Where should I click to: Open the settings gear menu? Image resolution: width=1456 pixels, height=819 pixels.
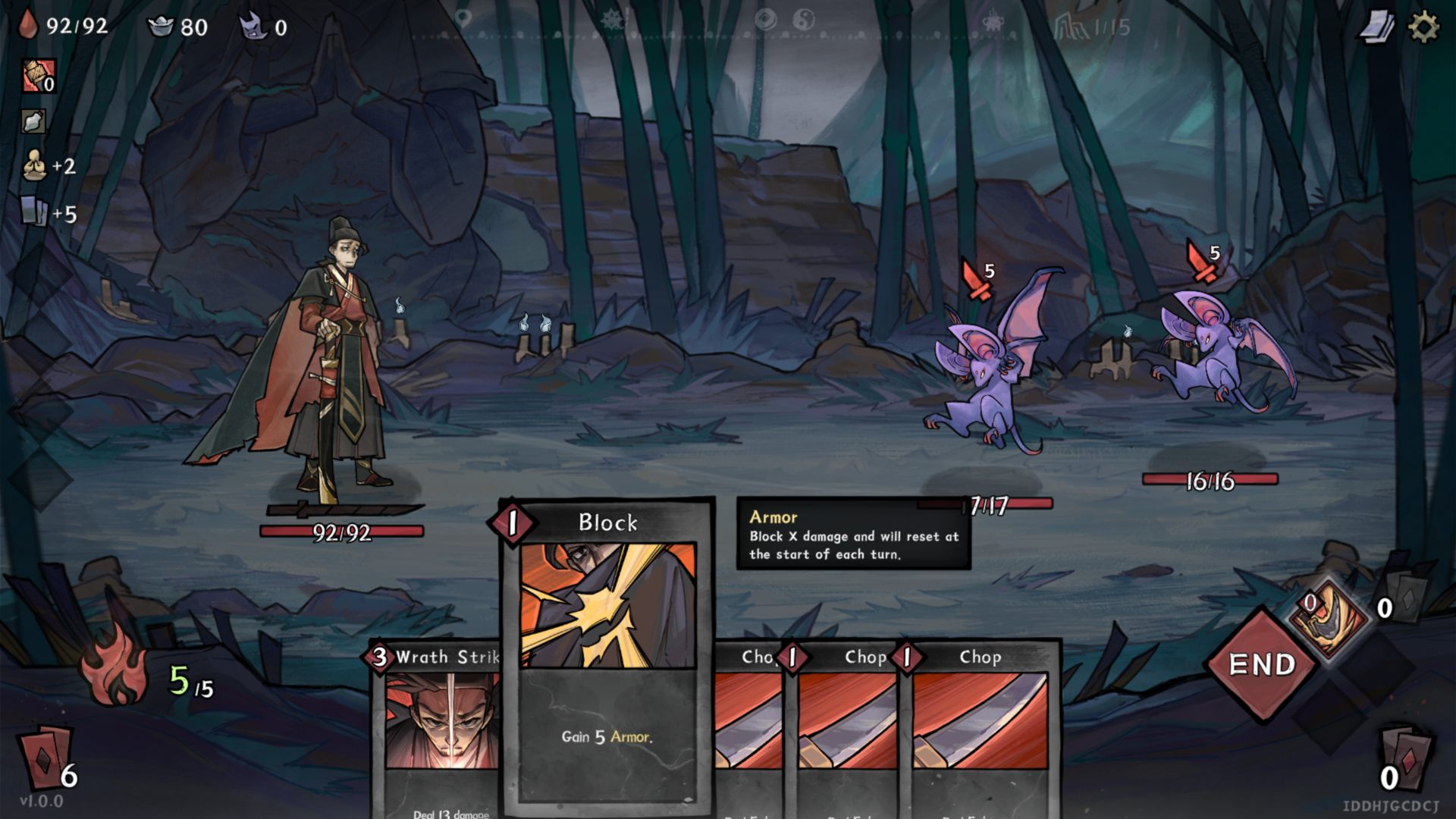coord(1423,28)
